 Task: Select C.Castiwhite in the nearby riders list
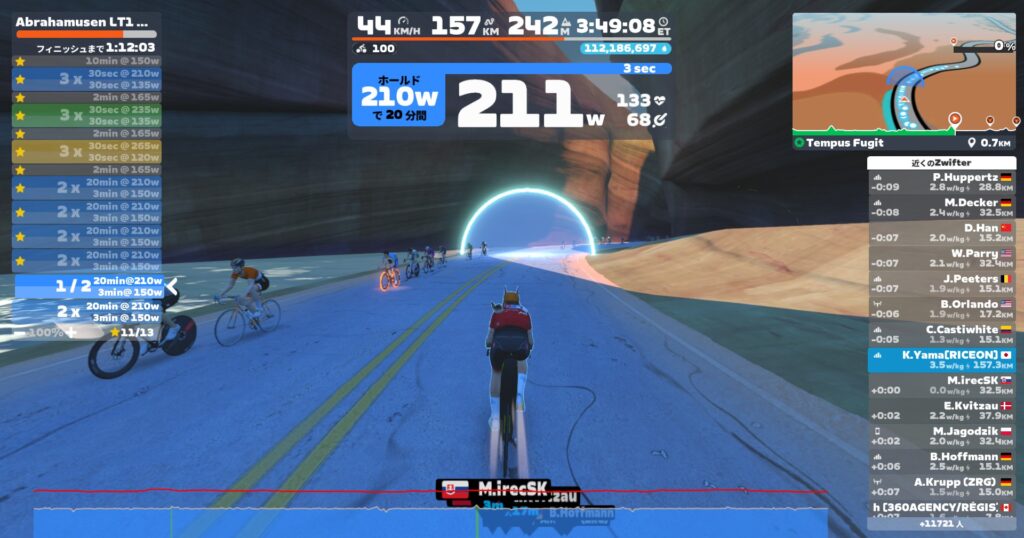941,334
